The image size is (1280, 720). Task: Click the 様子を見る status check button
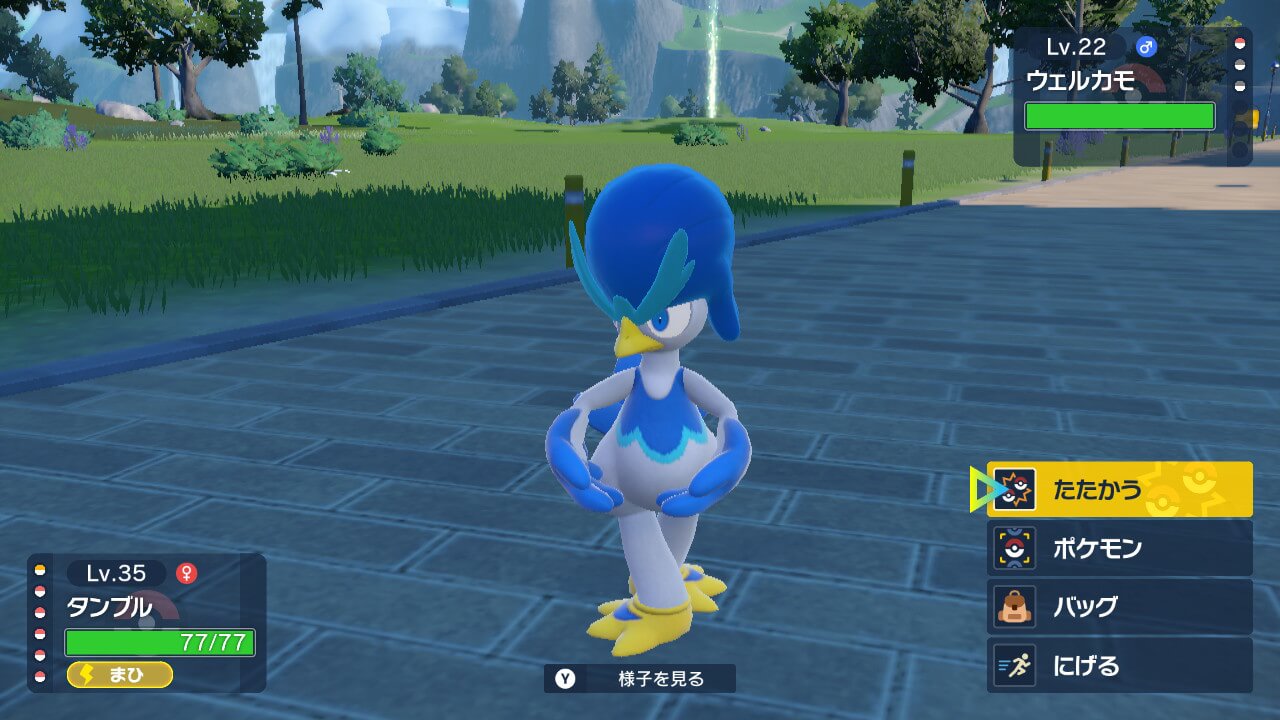pyautogui.click(x=640, y=679)
